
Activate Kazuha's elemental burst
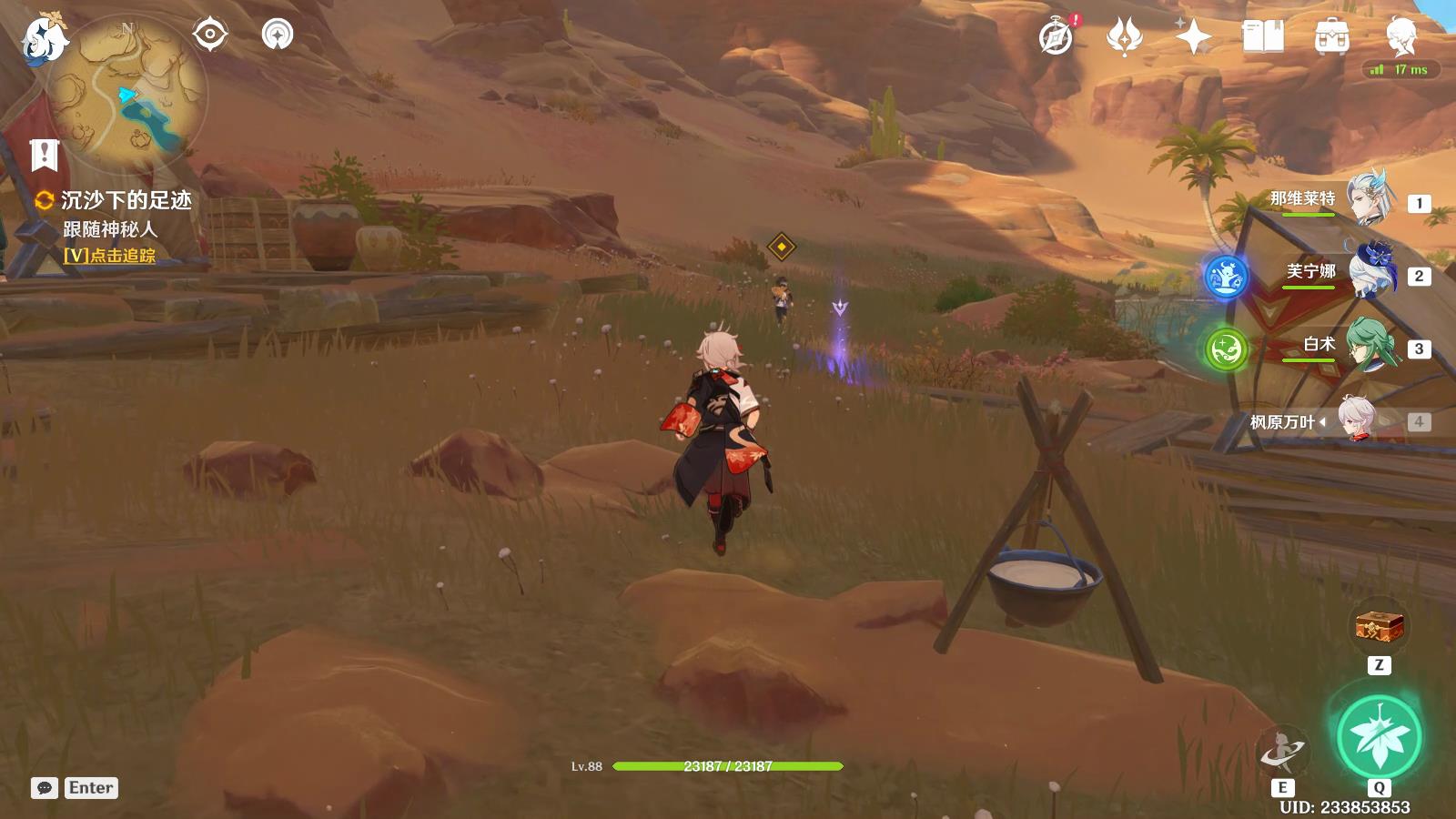point(1379,738)
